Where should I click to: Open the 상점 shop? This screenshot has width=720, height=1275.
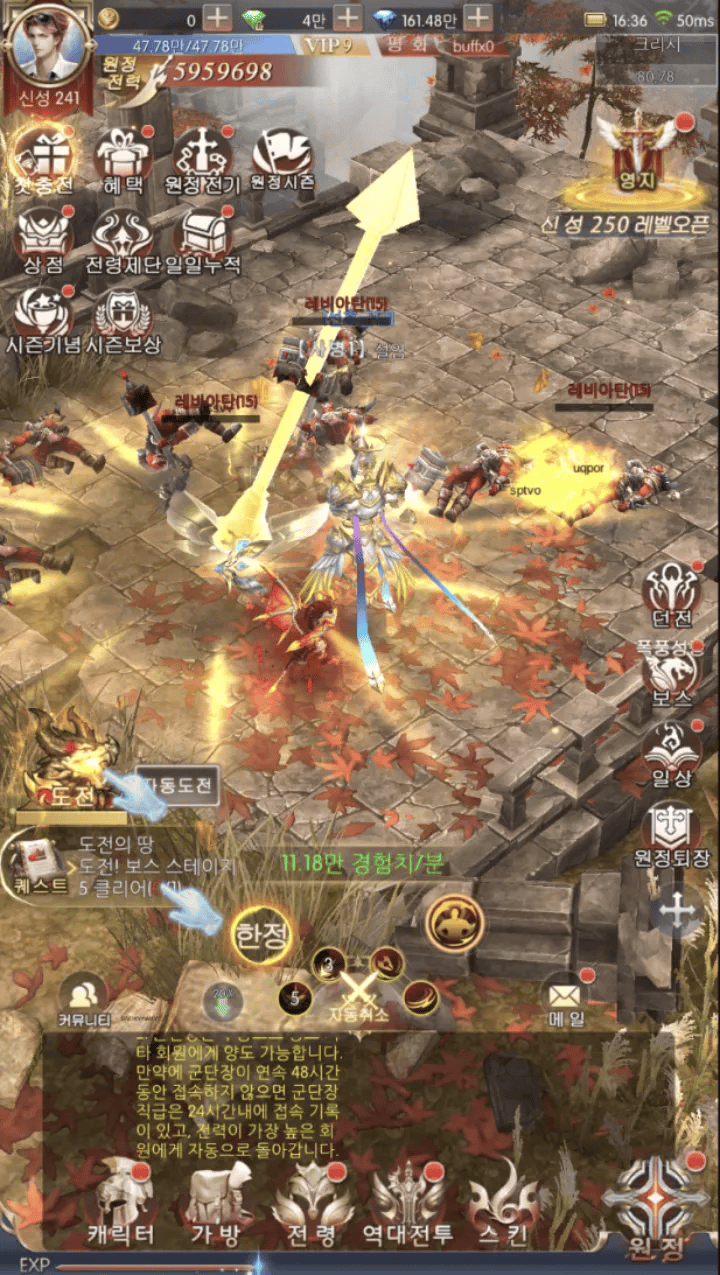(x=43, y=240)
